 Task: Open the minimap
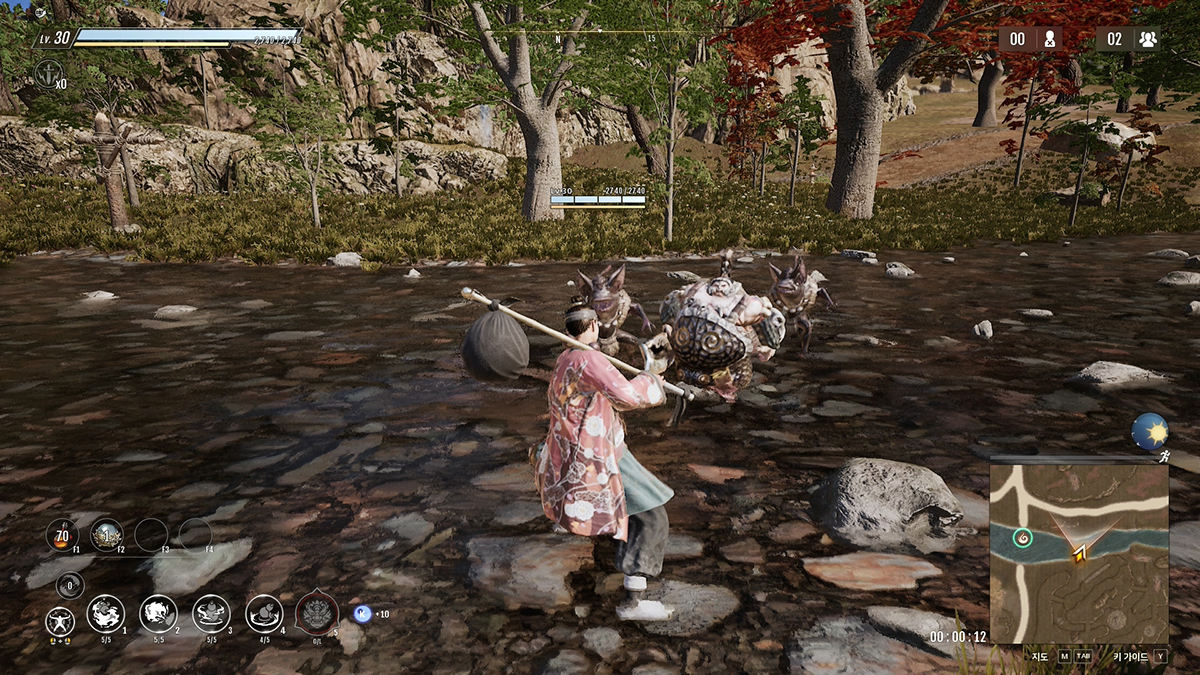1078,552
